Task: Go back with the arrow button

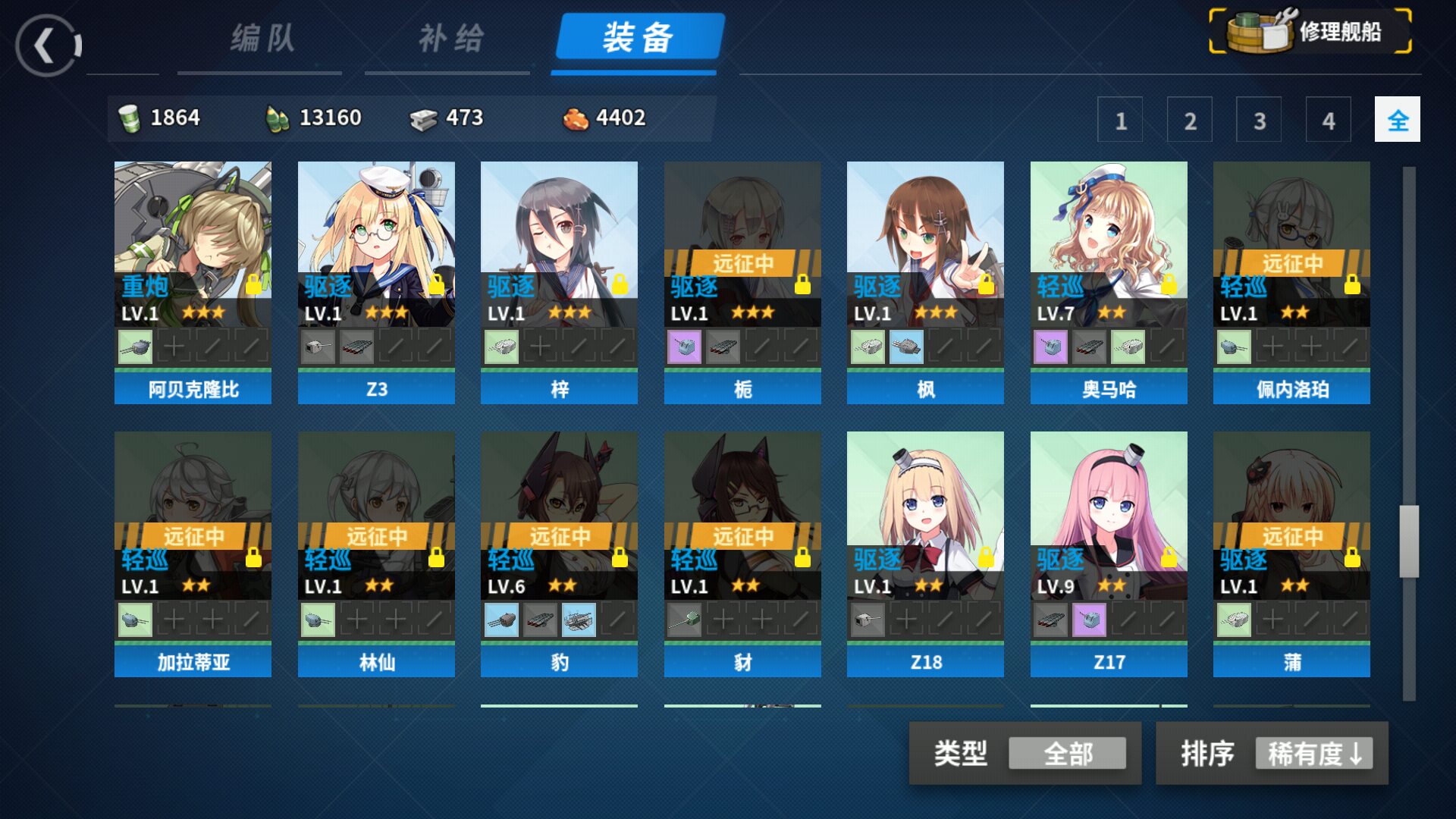Action: 47,45
